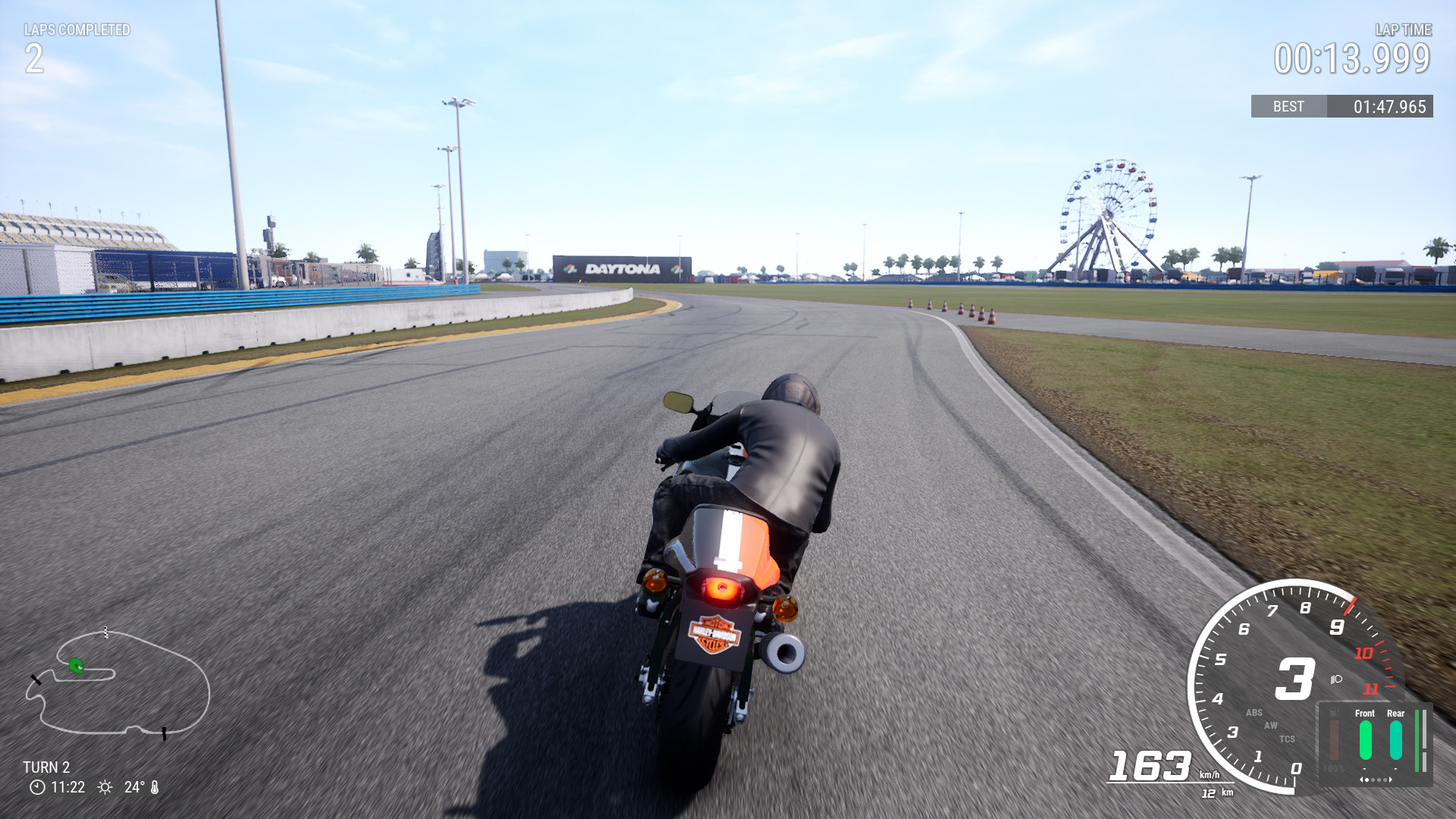
Task: Toggle the AW indicator
Action: tap(1270, 726)
